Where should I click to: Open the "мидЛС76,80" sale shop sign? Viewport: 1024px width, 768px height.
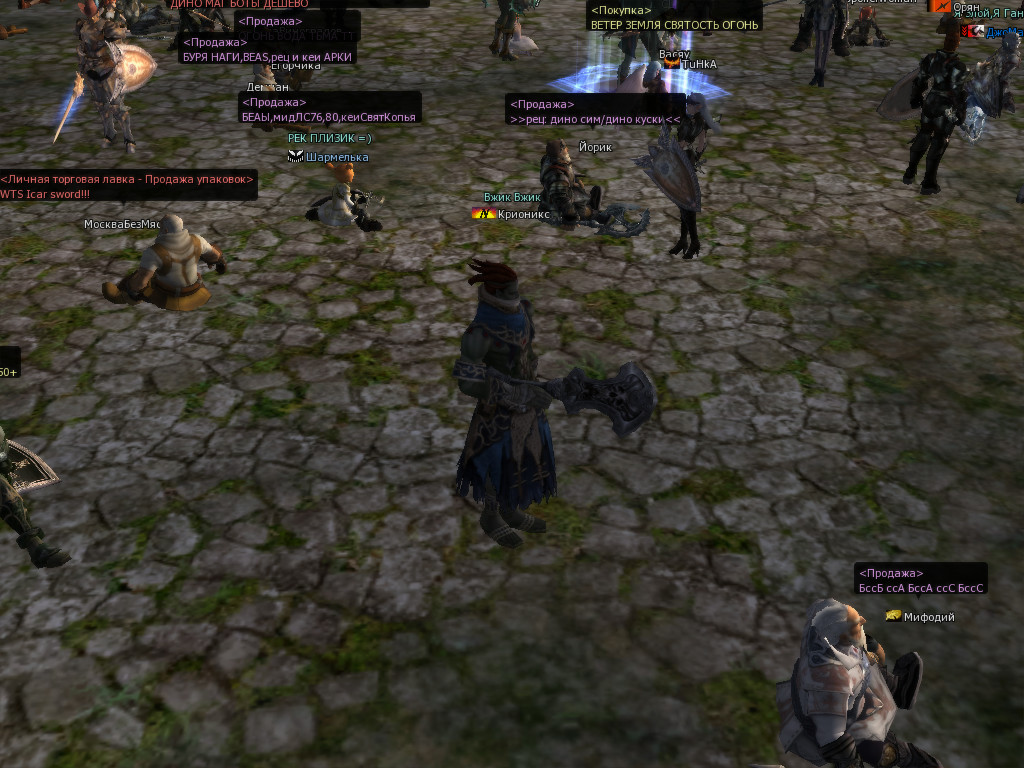pyautogui.click(x=330, y=117)
